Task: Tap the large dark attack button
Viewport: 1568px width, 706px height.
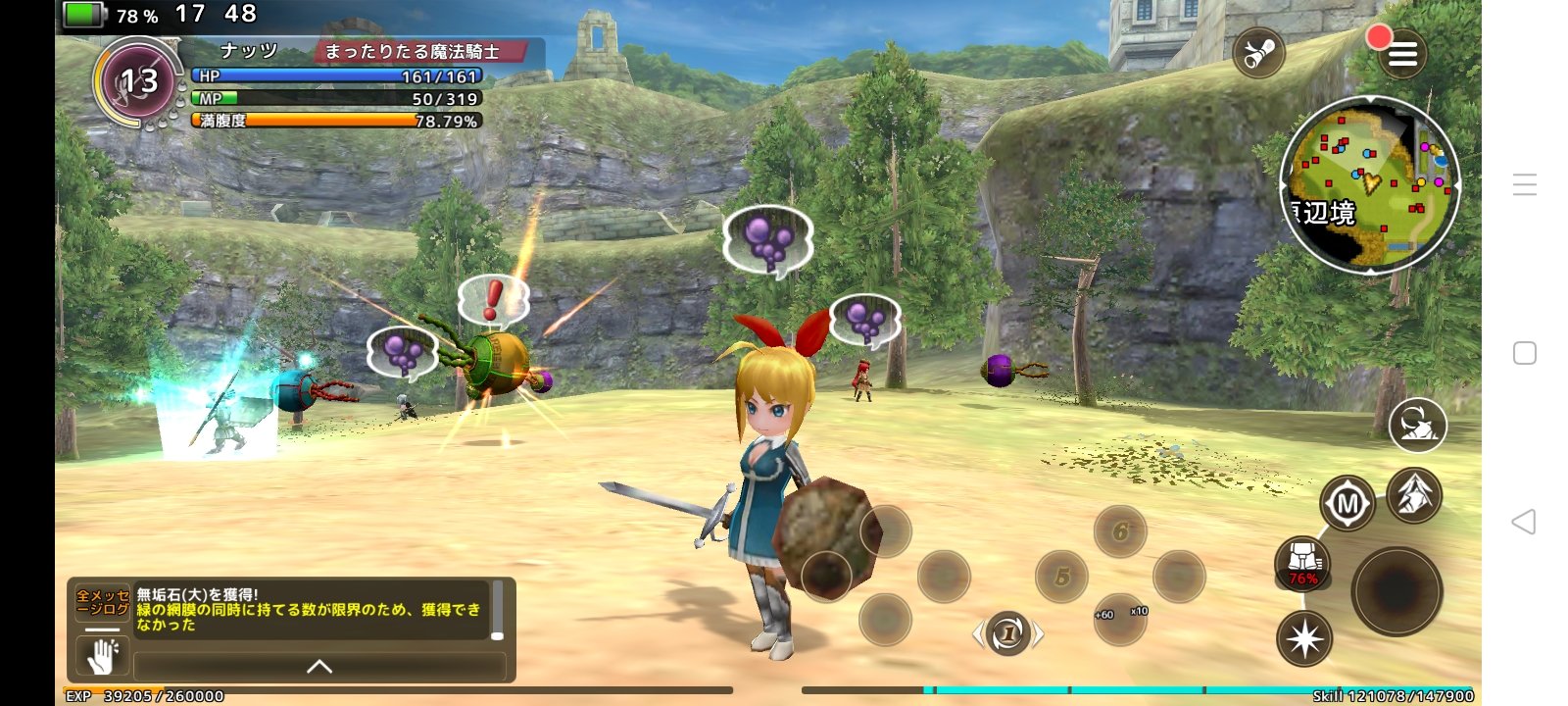Action: click(x=1396, y=591)
